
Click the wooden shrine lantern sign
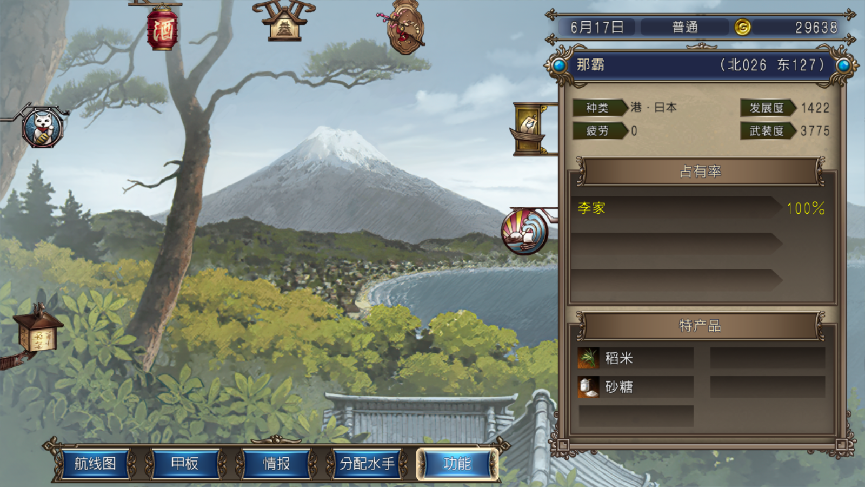(x=38, y=332)
